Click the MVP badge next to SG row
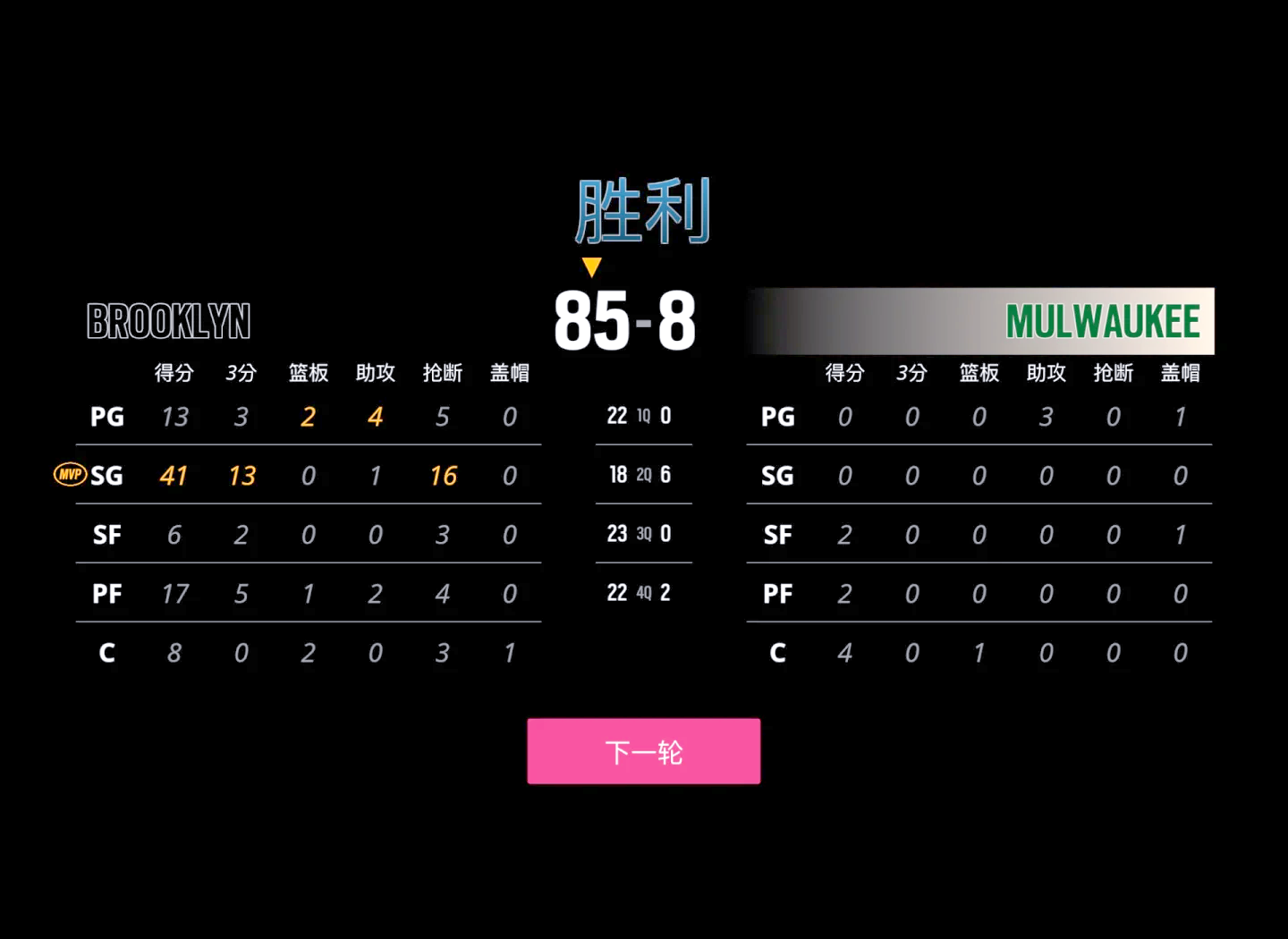Viewport: 1288px width, 939px height. click(x=70, y=475)
